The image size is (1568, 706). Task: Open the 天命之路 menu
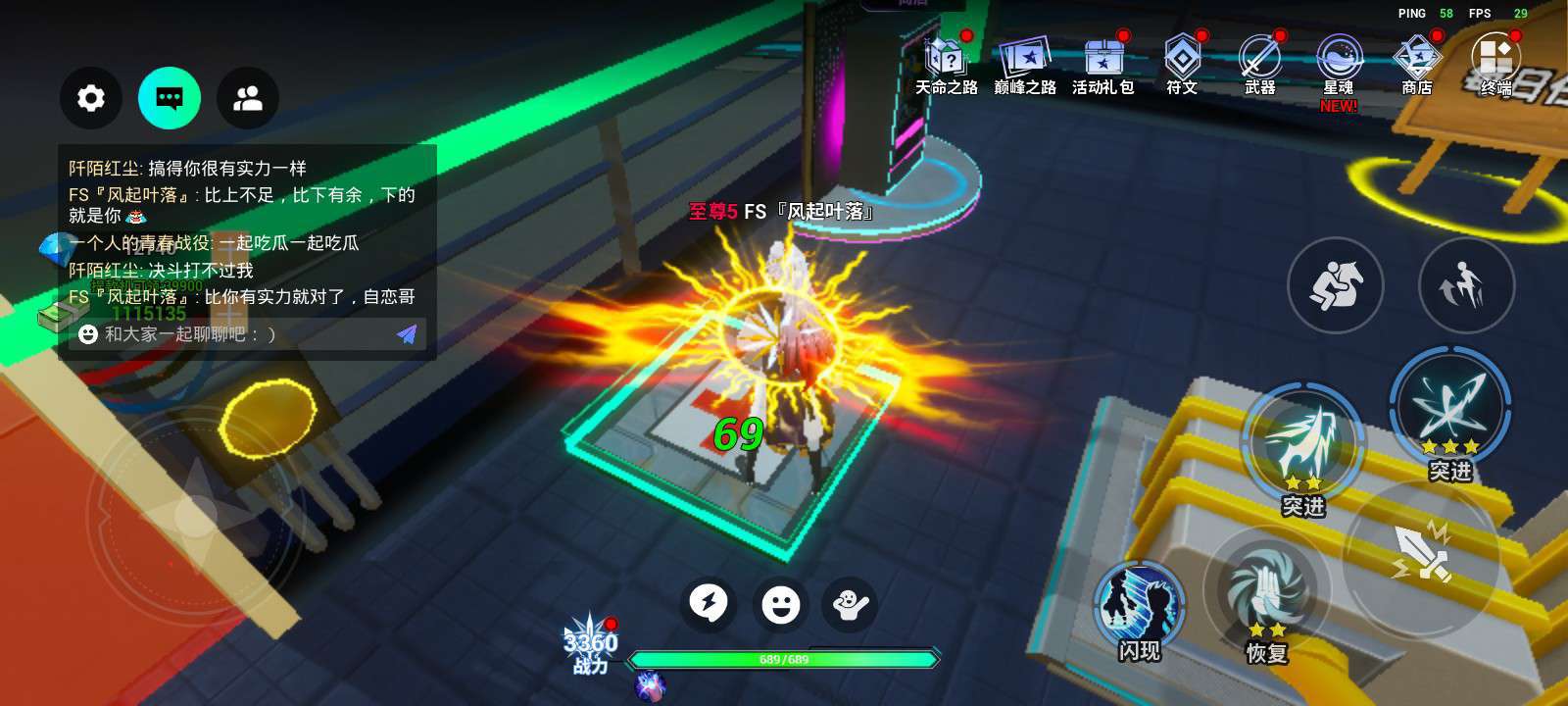tap(946, 65)
